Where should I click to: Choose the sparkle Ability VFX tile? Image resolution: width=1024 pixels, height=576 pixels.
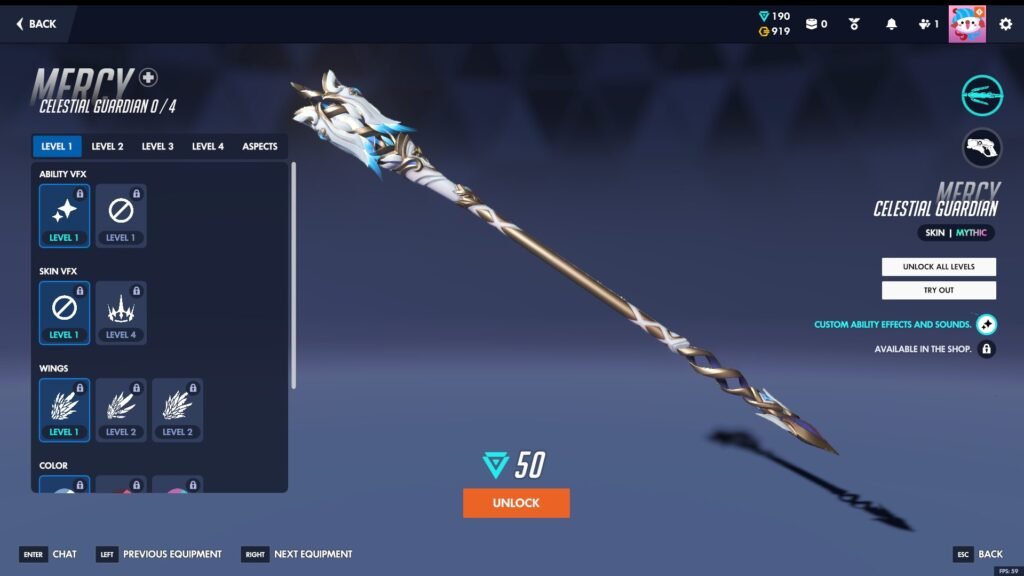pos(64,215)
